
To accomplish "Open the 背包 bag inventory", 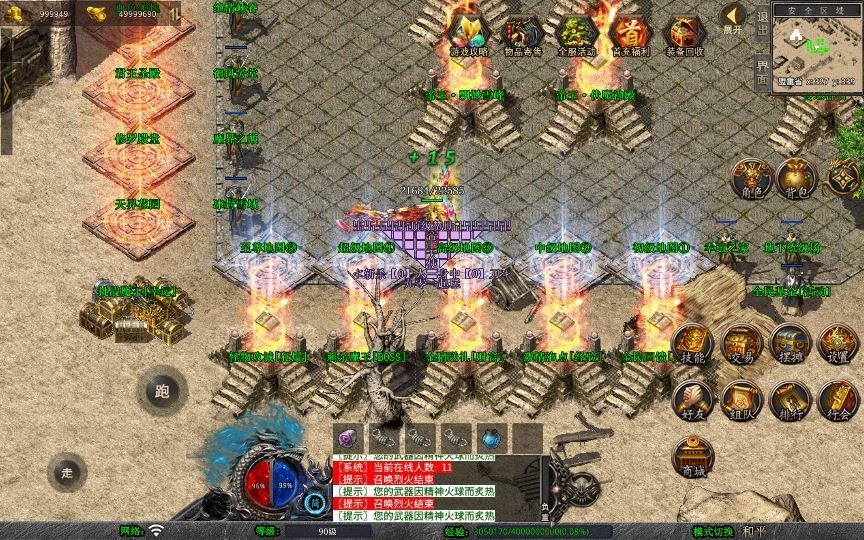I will (798, 178).
